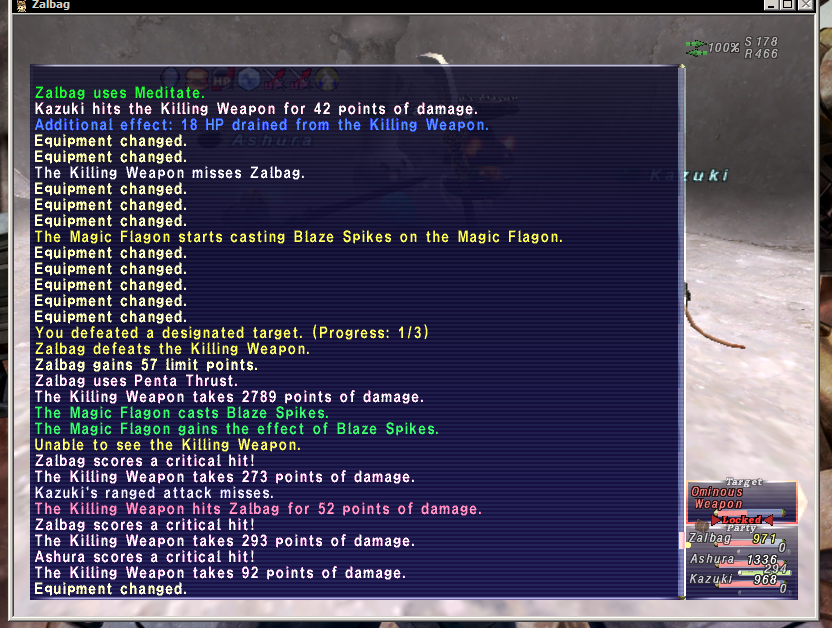832x628 pixels.
Task: Minimize the Zalbag game window
Action: point(771,6)
